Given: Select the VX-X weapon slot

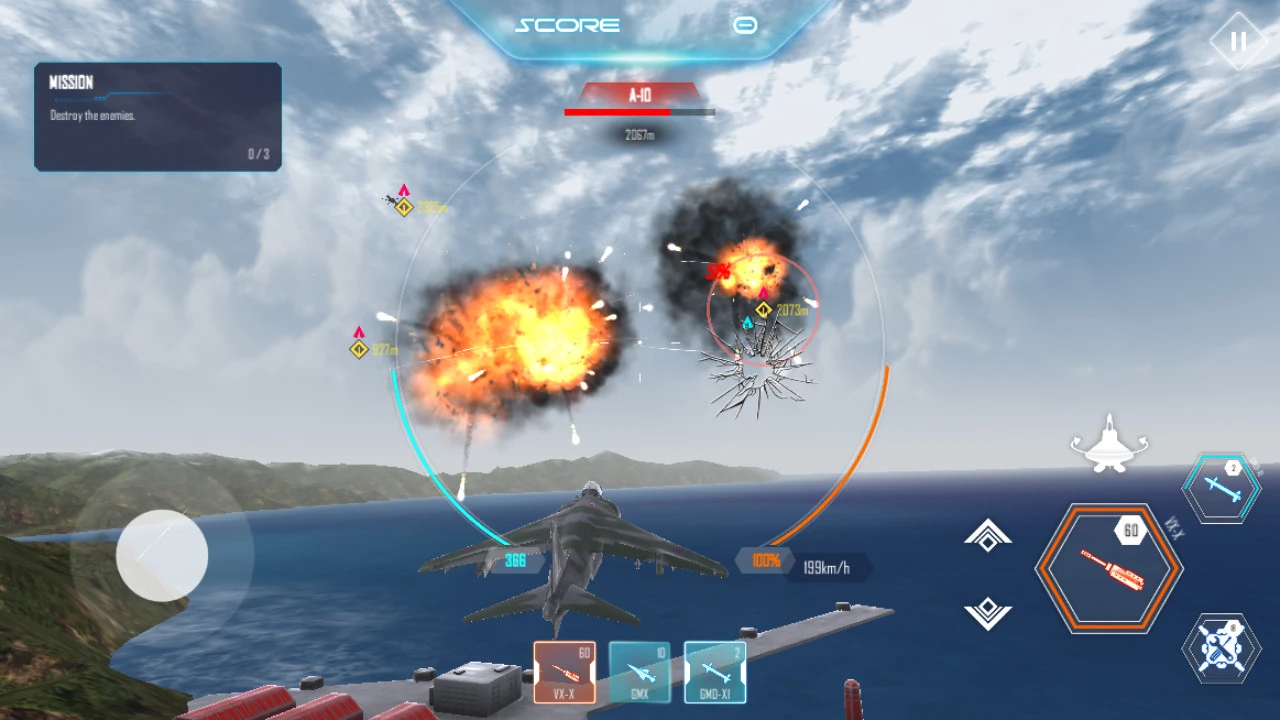Looking at the screenshot, I should click(564, 671).
